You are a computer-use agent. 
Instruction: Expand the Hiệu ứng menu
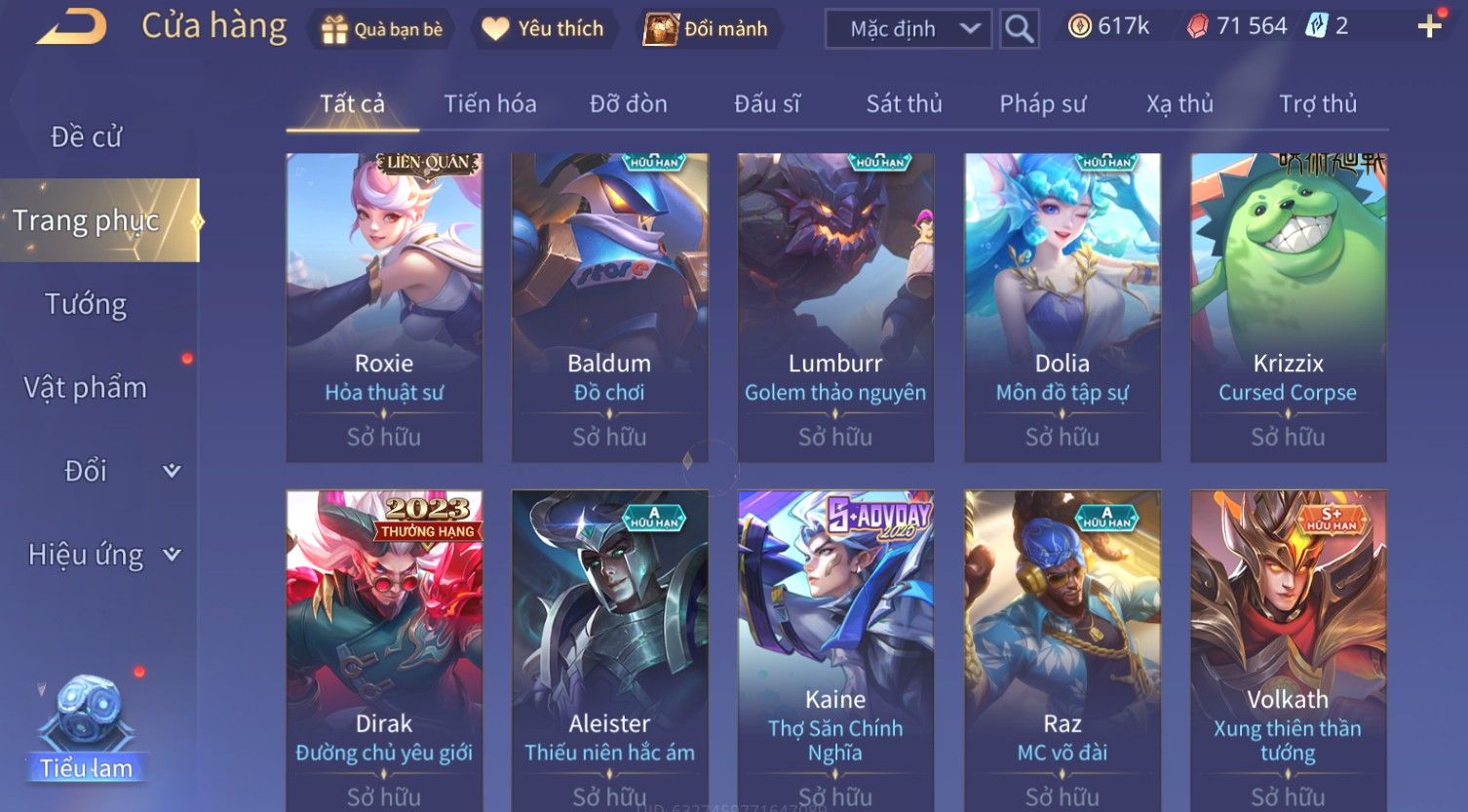102,555
